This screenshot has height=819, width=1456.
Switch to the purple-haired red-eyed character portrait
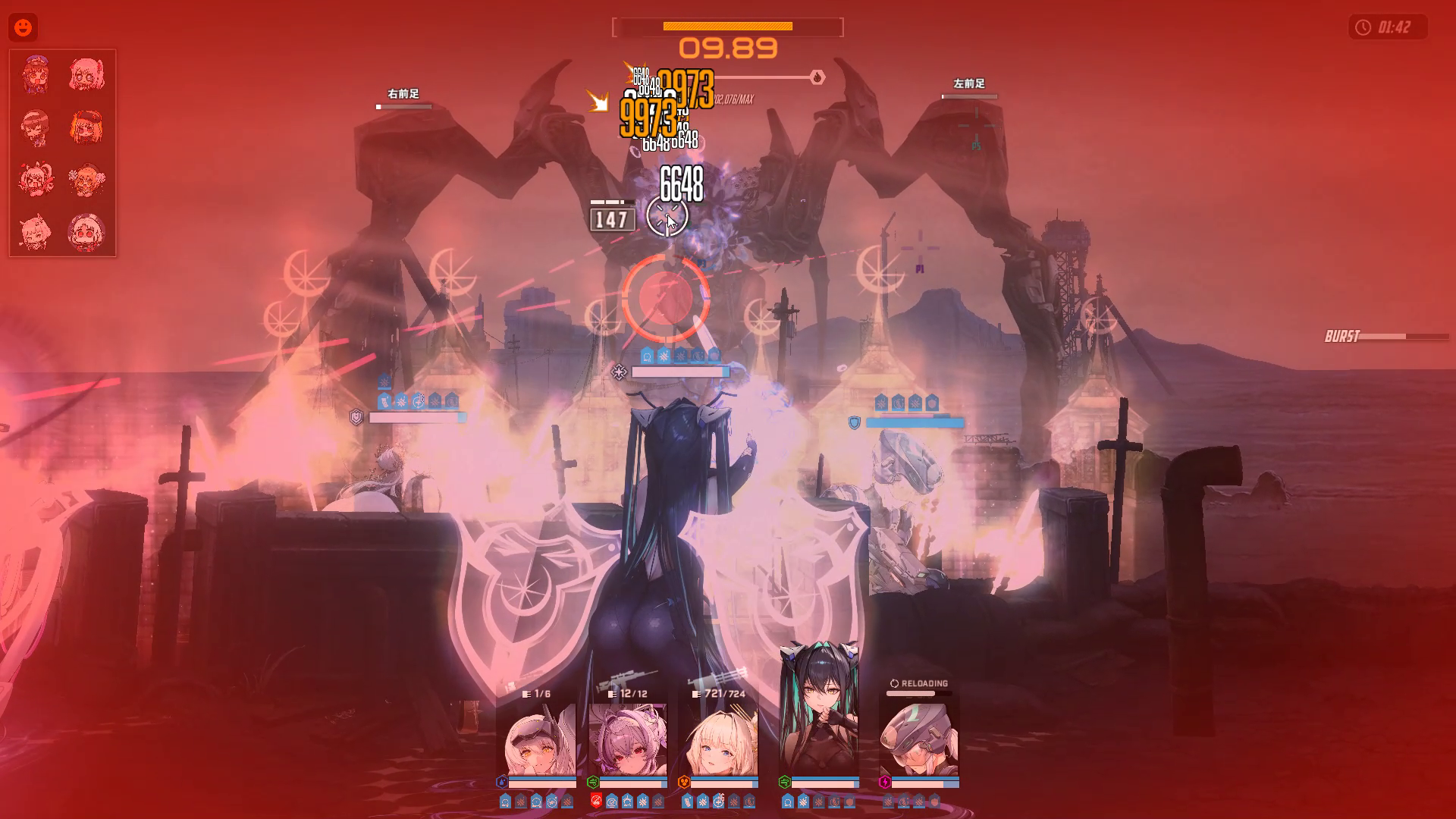tap(628, 739)
